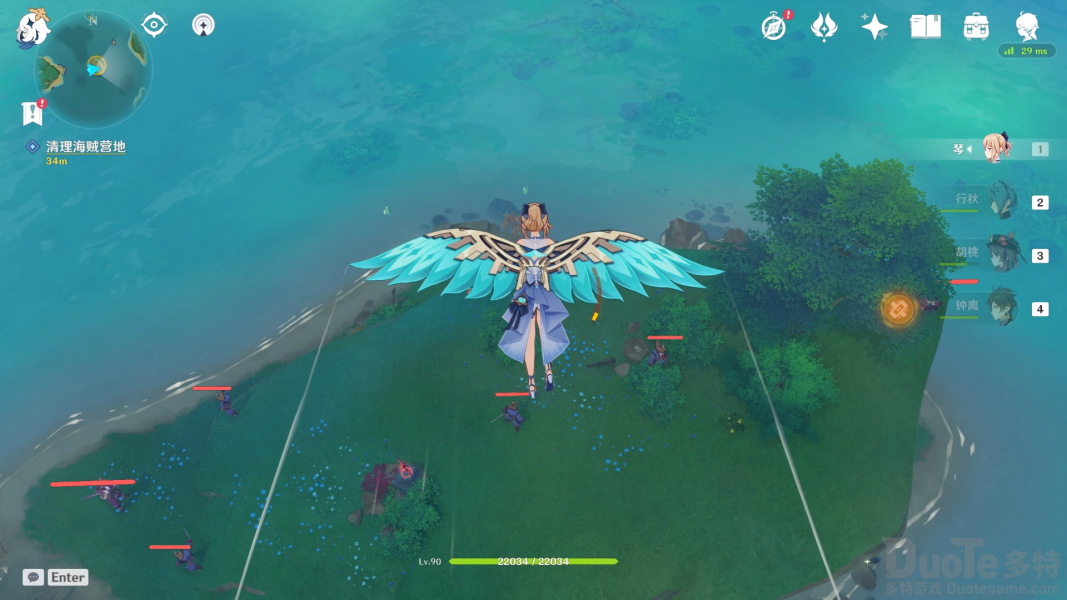Click the round domain icon near minimap

(204, 24)
